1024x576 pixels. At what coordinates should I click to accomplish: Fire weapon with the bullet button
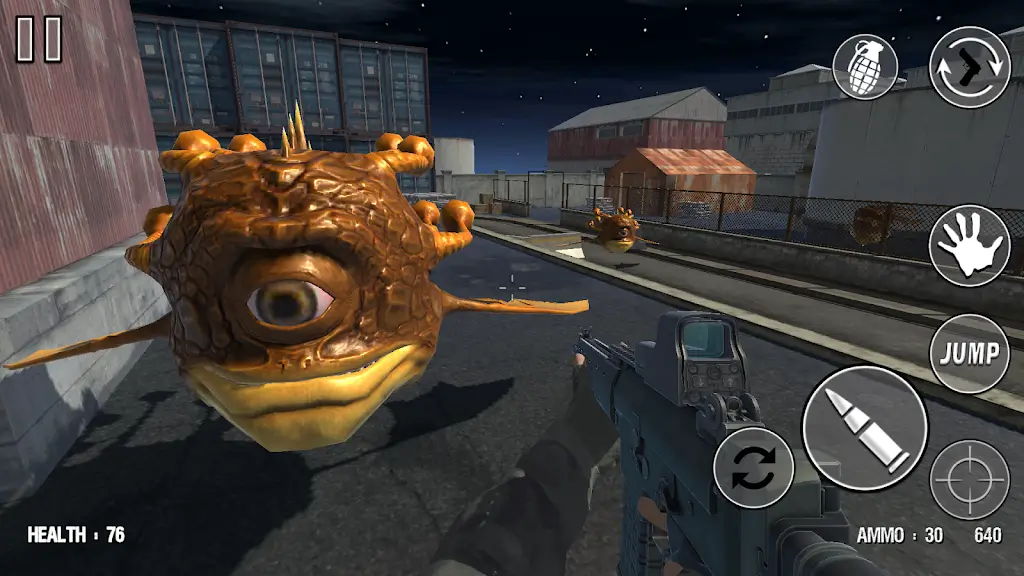click(x=864, y=427)
